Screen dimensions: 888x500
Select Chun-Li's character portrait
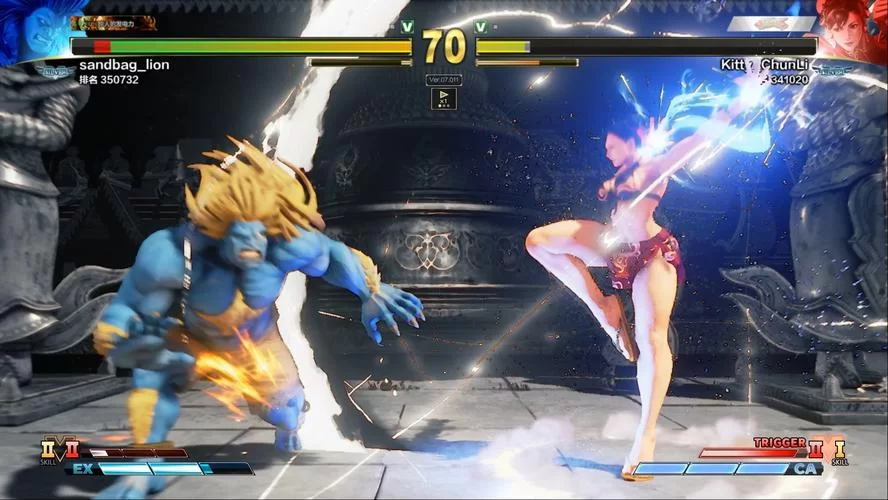pyautogui.click(x=852, y=28)
